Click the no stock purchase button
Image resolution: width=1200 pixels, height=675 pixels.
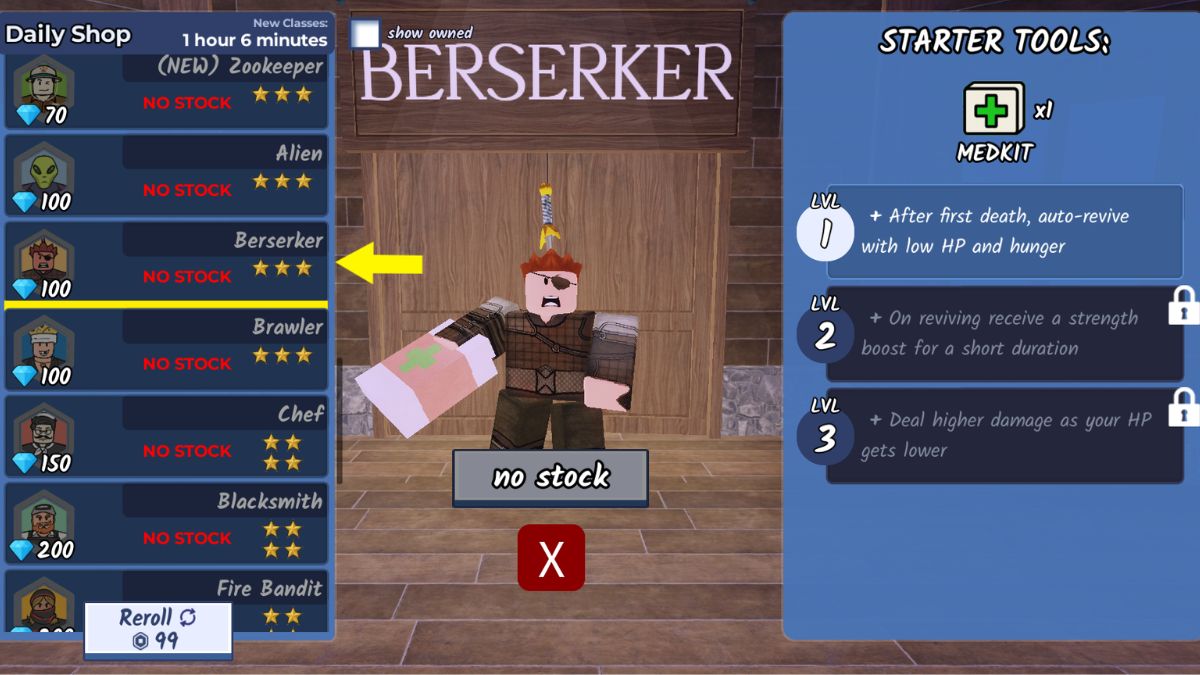click(x=550, y=477)
